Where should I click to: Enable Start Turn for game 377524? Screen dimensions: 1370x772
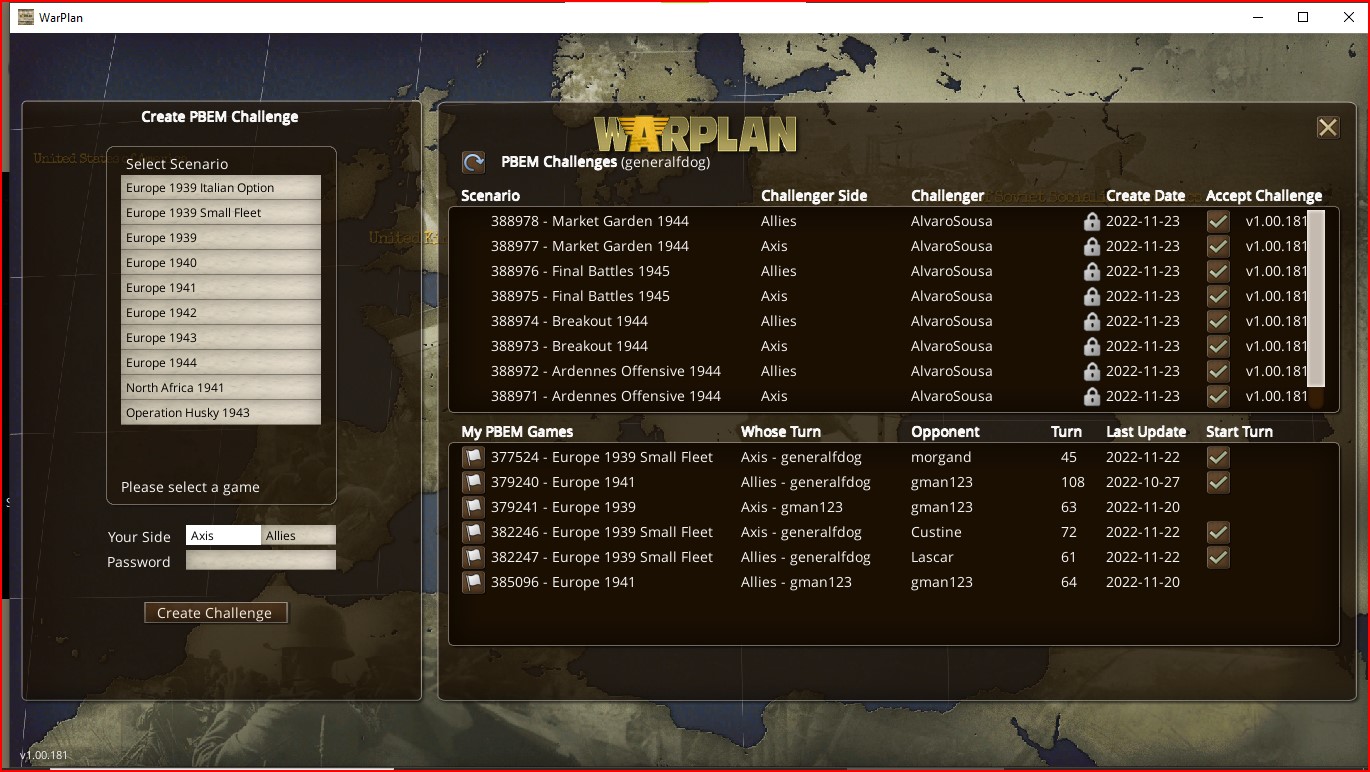click(1217, 457)
